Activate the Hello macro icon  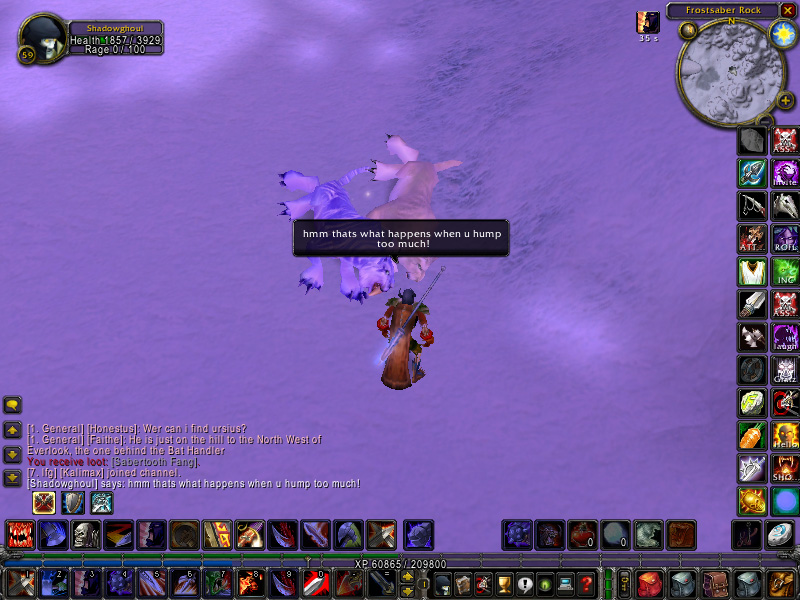tap(785, 436)
